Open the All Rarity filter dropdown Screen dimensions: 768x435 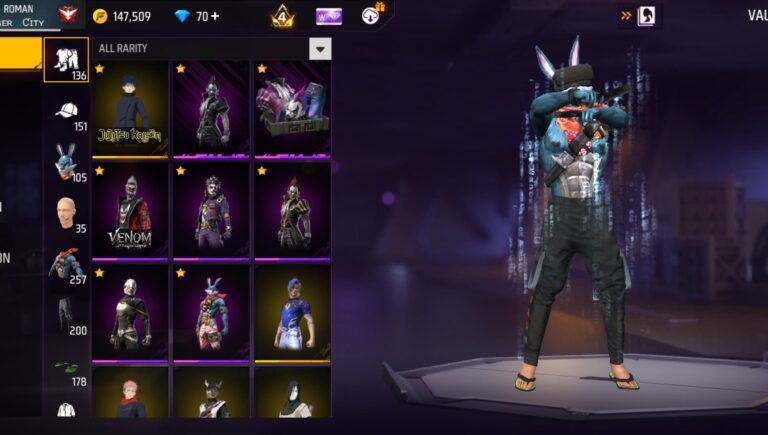[319, 49]
